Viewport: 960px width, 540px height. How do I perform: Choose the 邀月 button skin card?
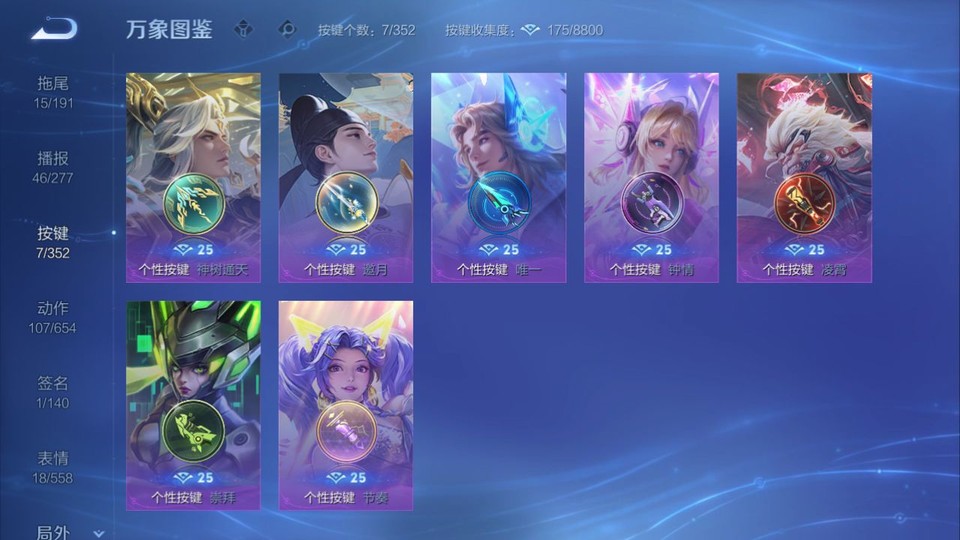click(x=346, y=177)
